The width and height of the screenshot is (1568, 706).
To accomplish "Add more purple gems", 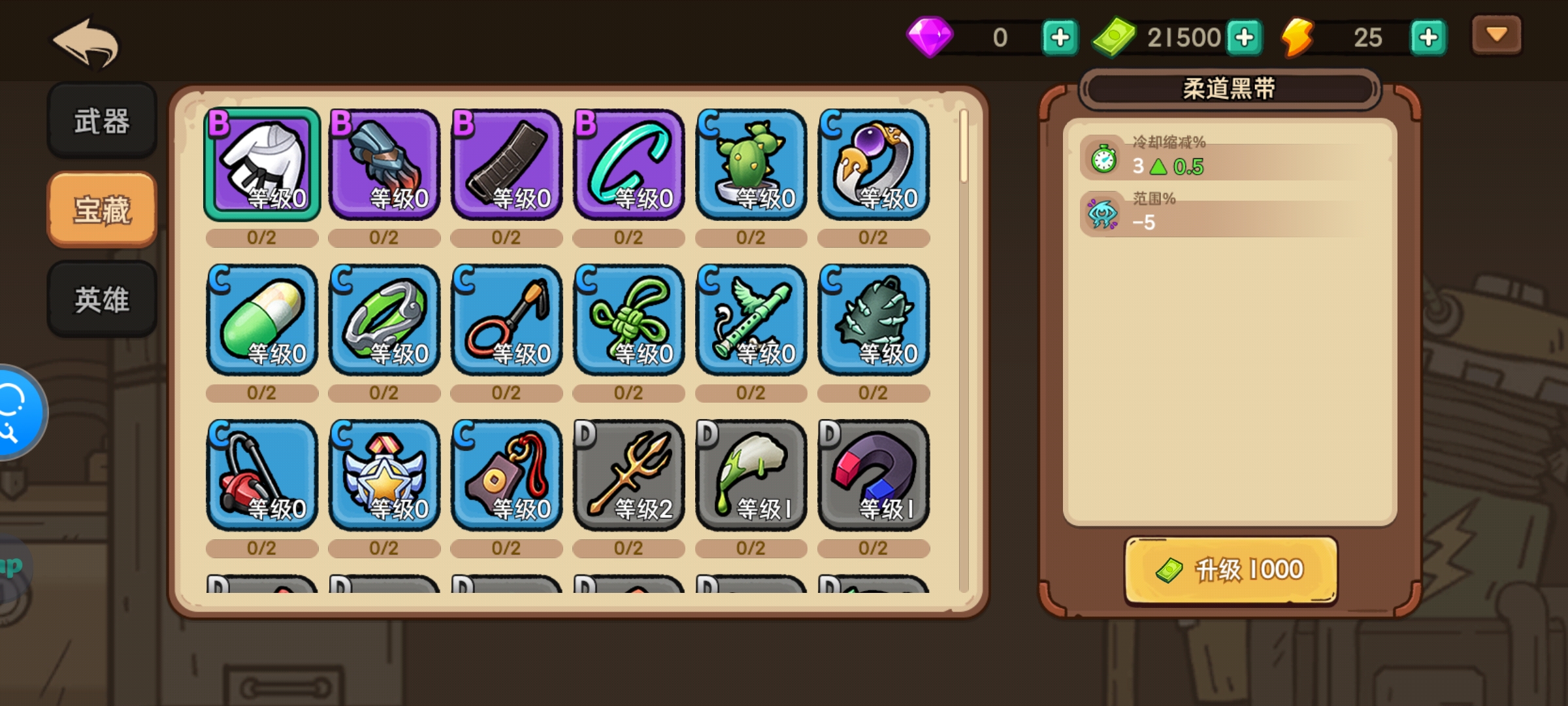I will click(x=1059, y=37).
